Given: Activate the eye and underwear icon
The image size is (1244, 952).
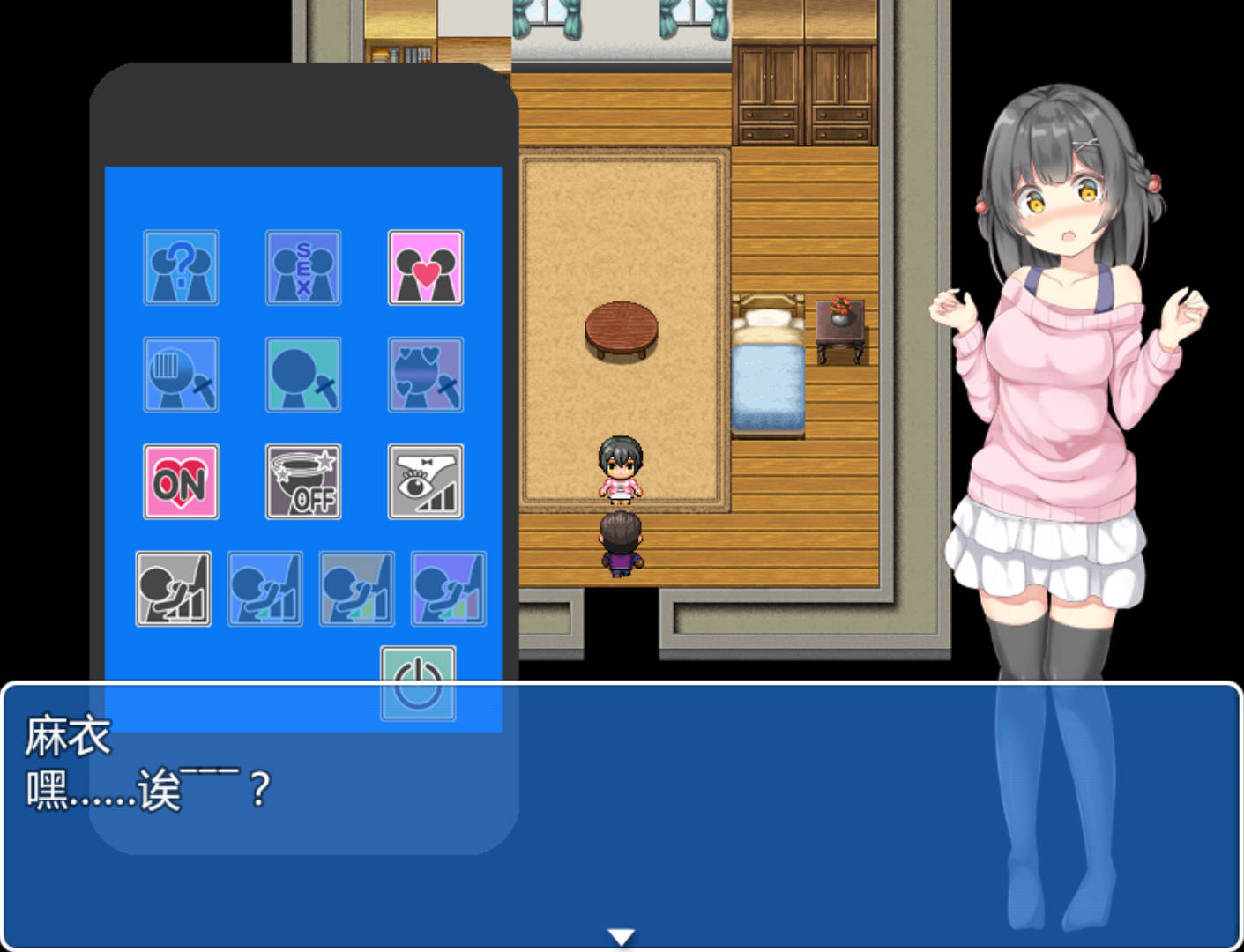Looking at the screenshot, I should [x=426, y=481].
